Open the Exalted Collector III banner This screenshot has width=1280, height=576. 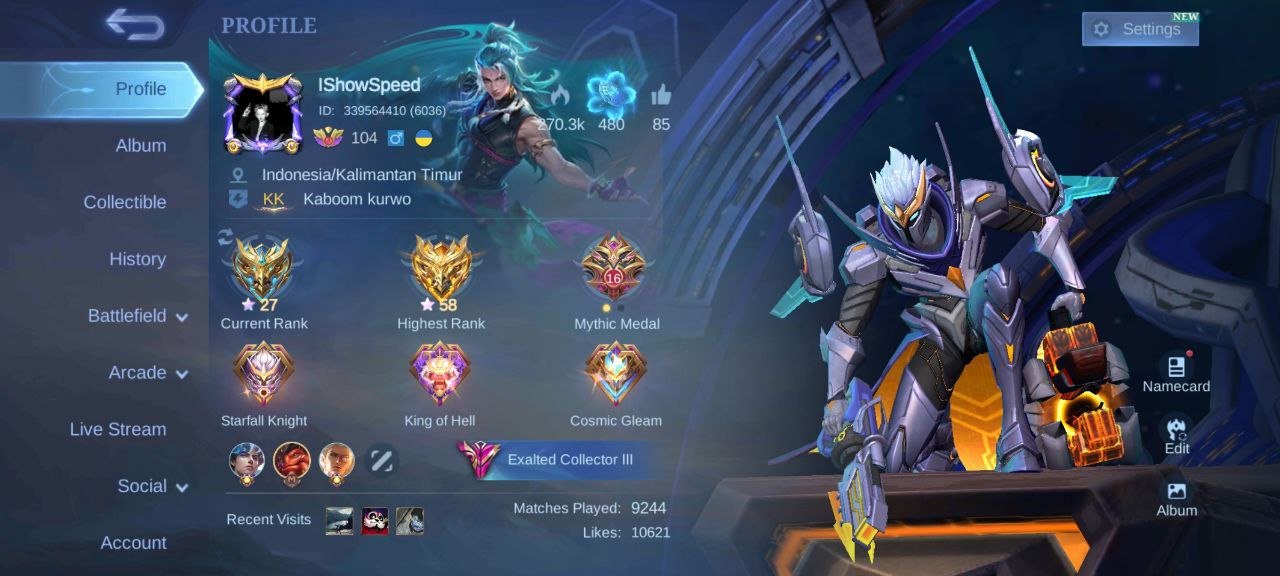pyautogui.click(x=548, y=460)
